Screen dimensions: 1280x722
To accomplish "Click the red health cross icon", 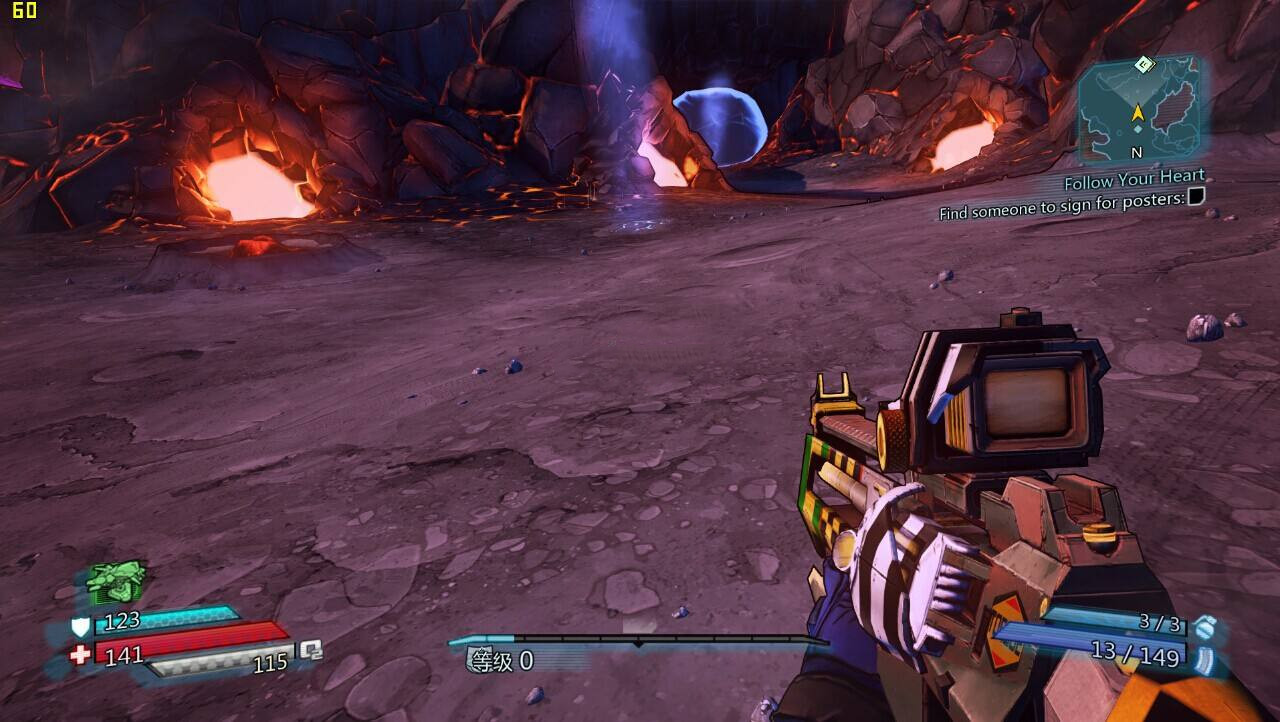I will coord(79,655).
